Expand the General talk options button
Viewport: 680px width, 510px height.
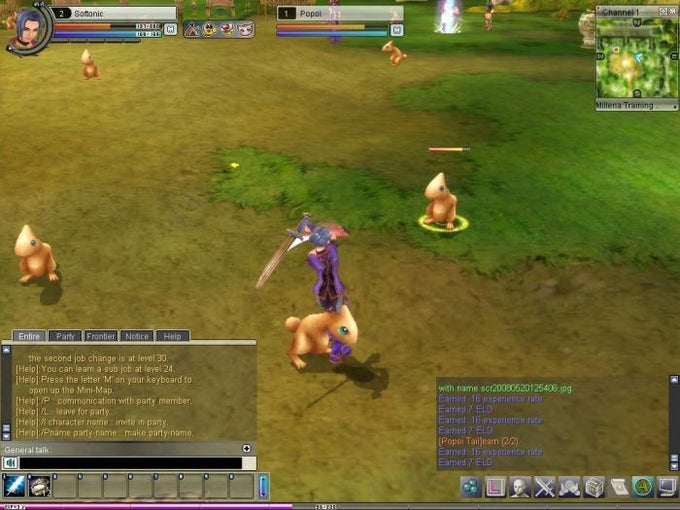point(247,449)
